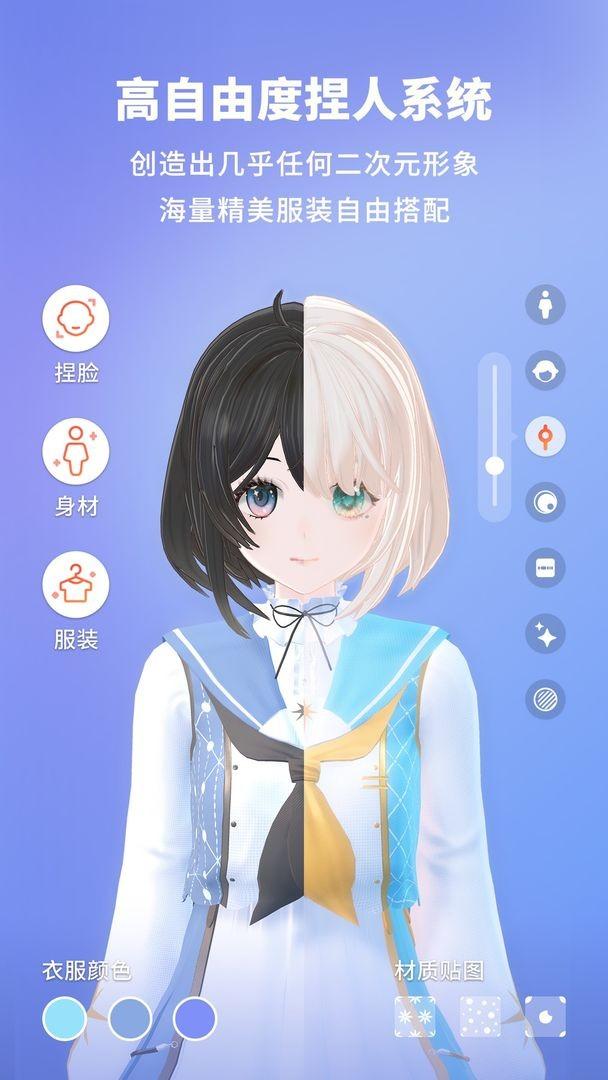The image size is (608, 1080).
Task: Select the crescent moon material texture
Action: pos(545,1017)
